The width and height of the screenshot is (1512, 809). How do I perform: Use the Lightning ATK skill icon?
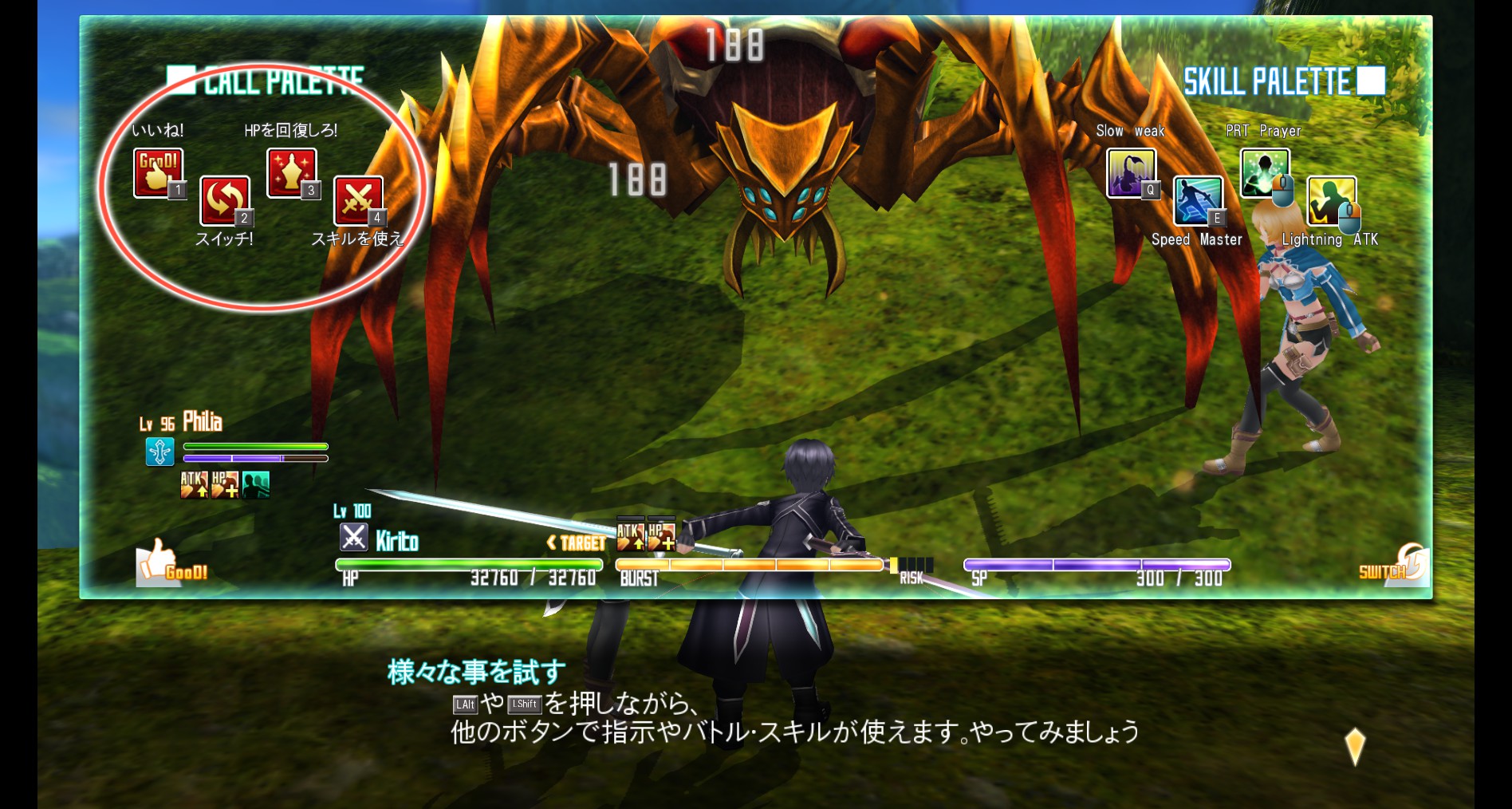pyautogui.click(x=1331, y=200)
